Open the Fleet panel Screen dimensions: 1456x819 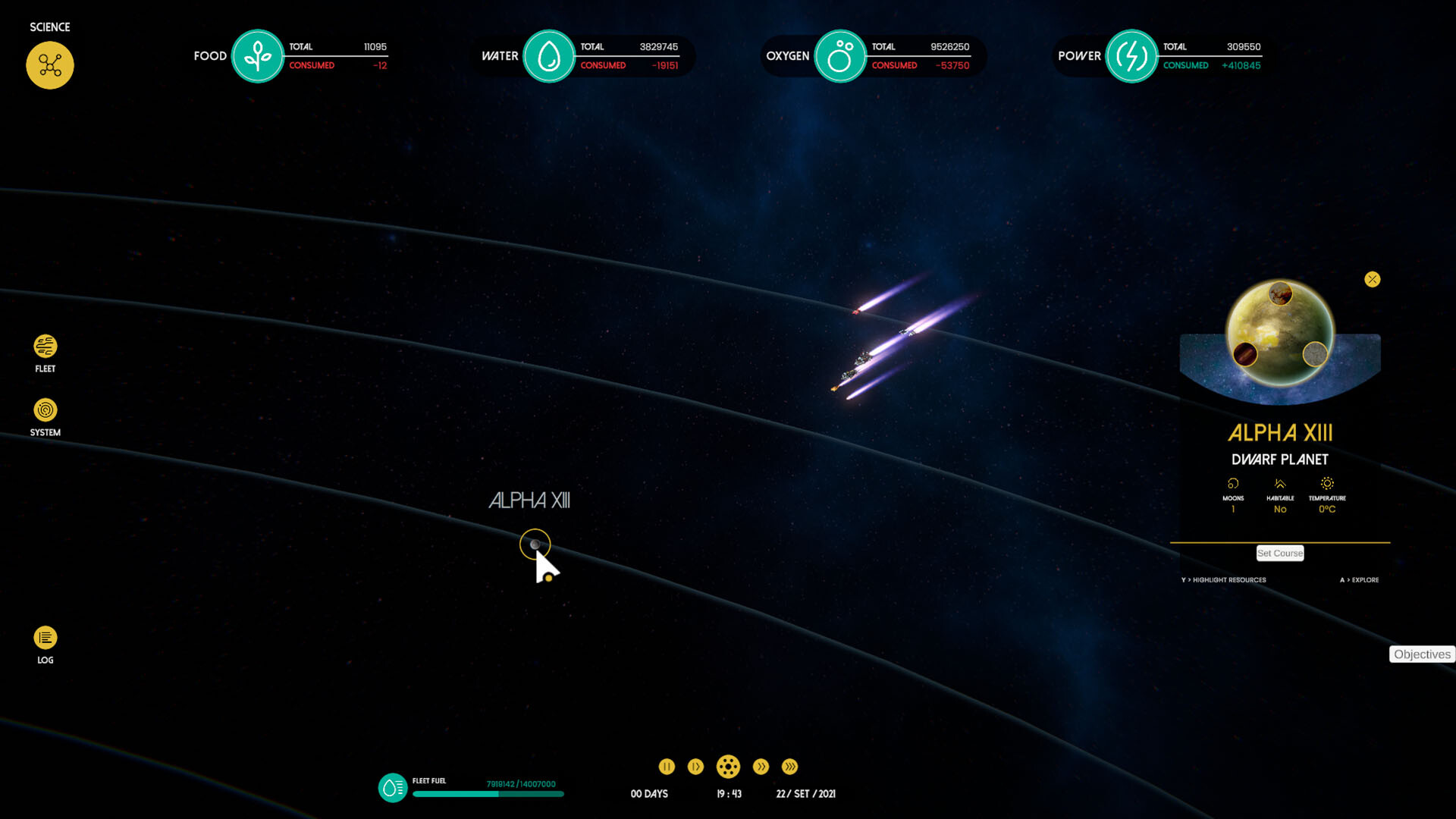45,347
